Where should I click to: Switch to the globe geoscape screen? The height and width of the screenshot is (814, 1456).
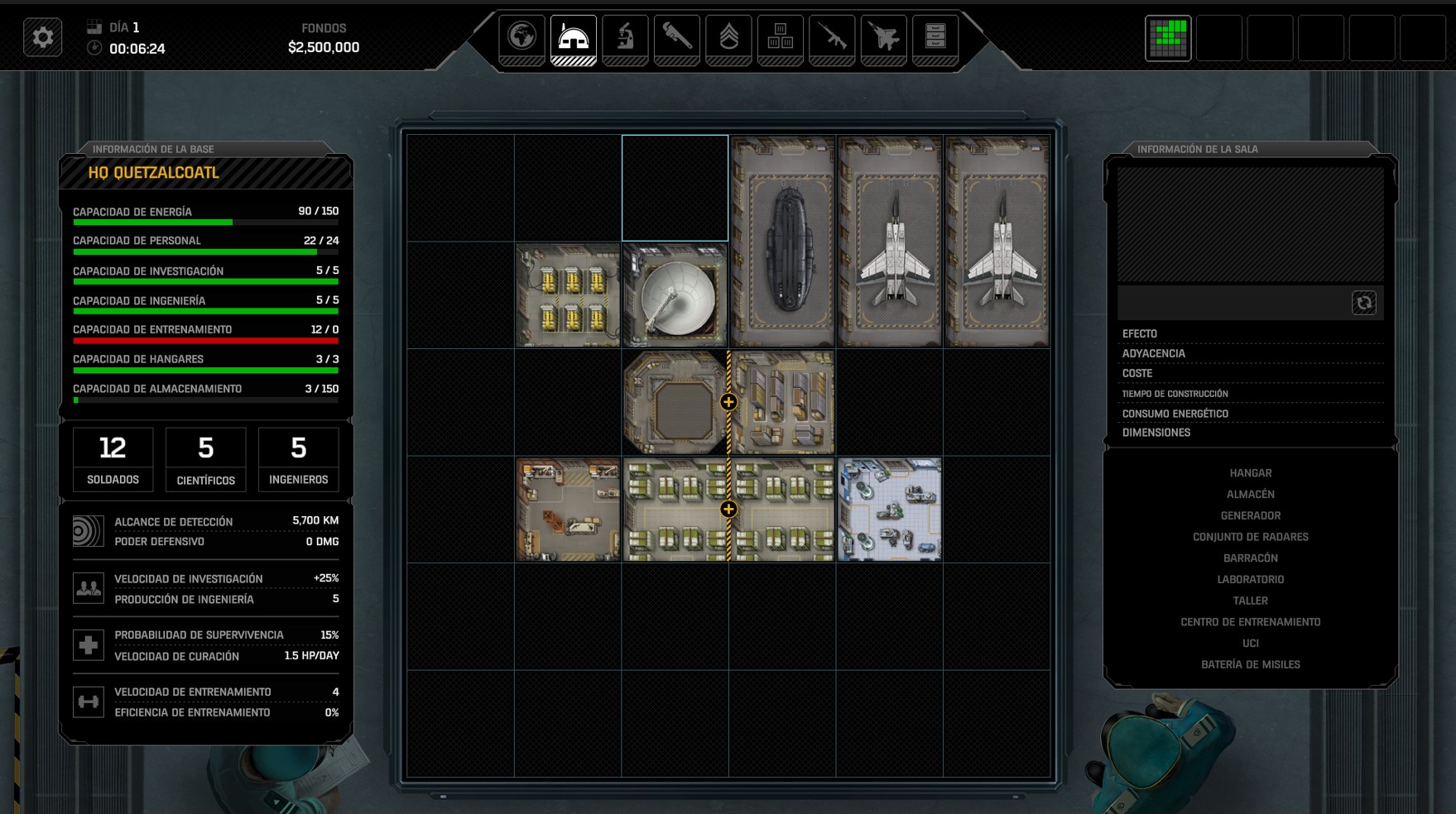click(521, 38)
